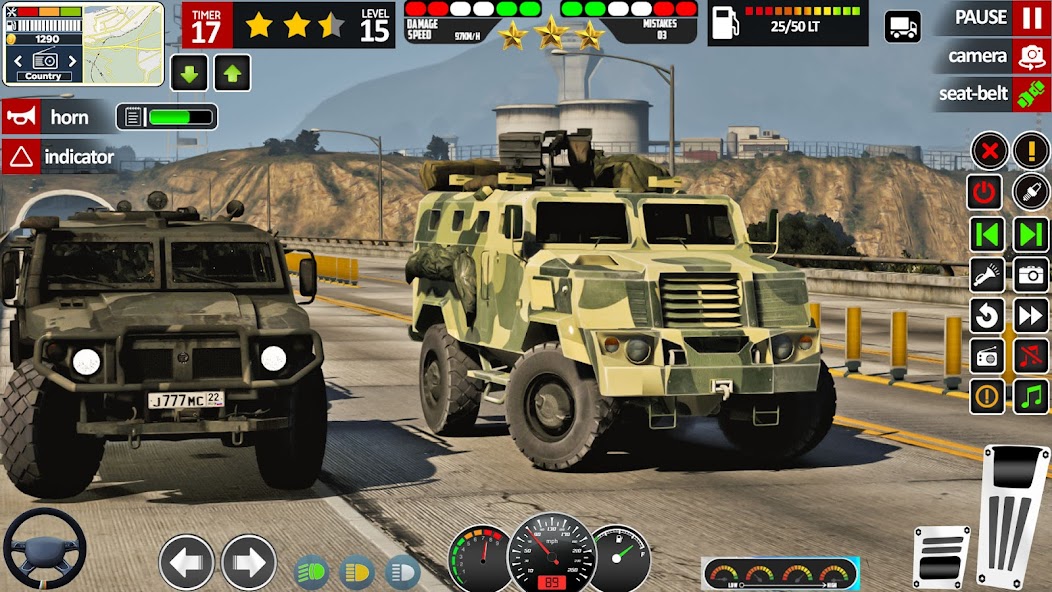Viewport: 1052px width, 592px height.
Task: Switch the camera view
Action: tap(1030, 56)
